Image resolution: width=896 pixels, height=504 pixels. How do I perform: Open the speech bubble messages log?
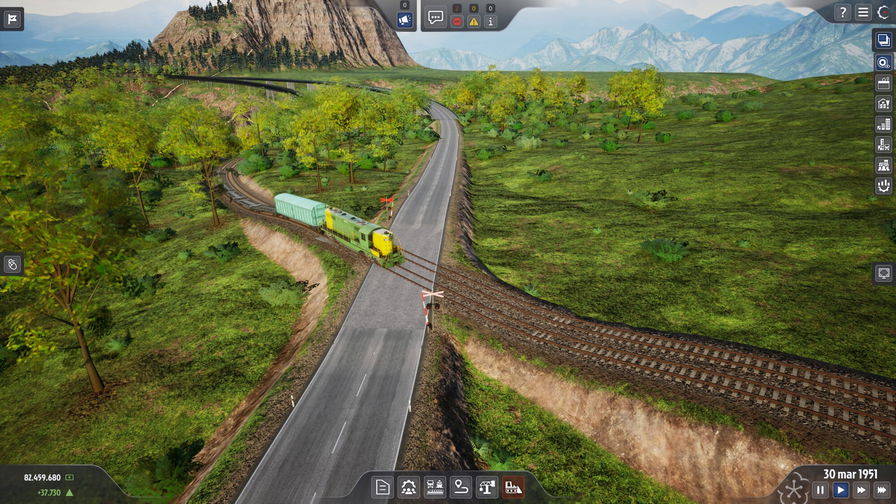tap(436, 17)
